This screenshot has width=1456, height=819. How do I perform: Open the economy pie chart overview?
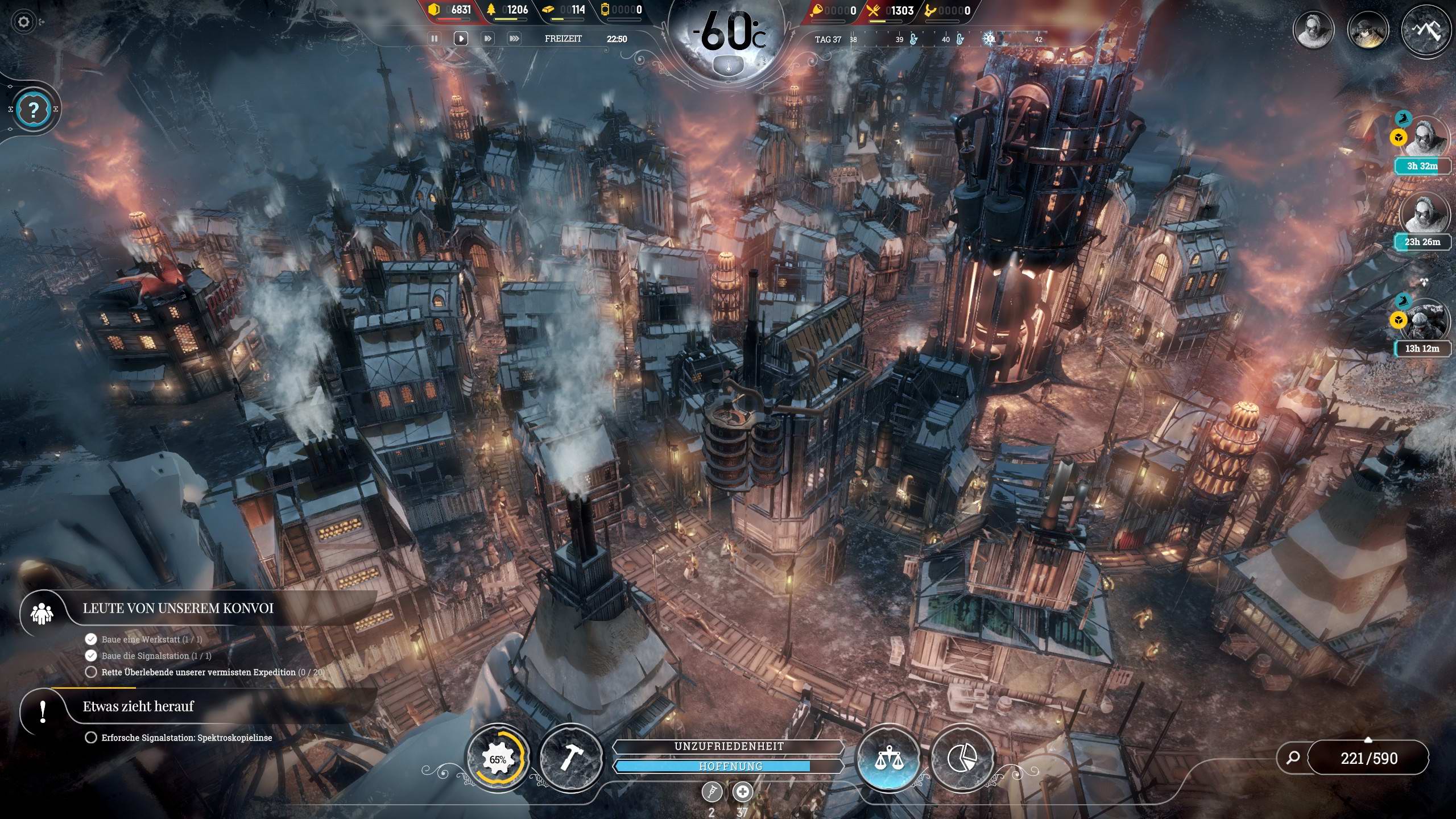point(962,759)
